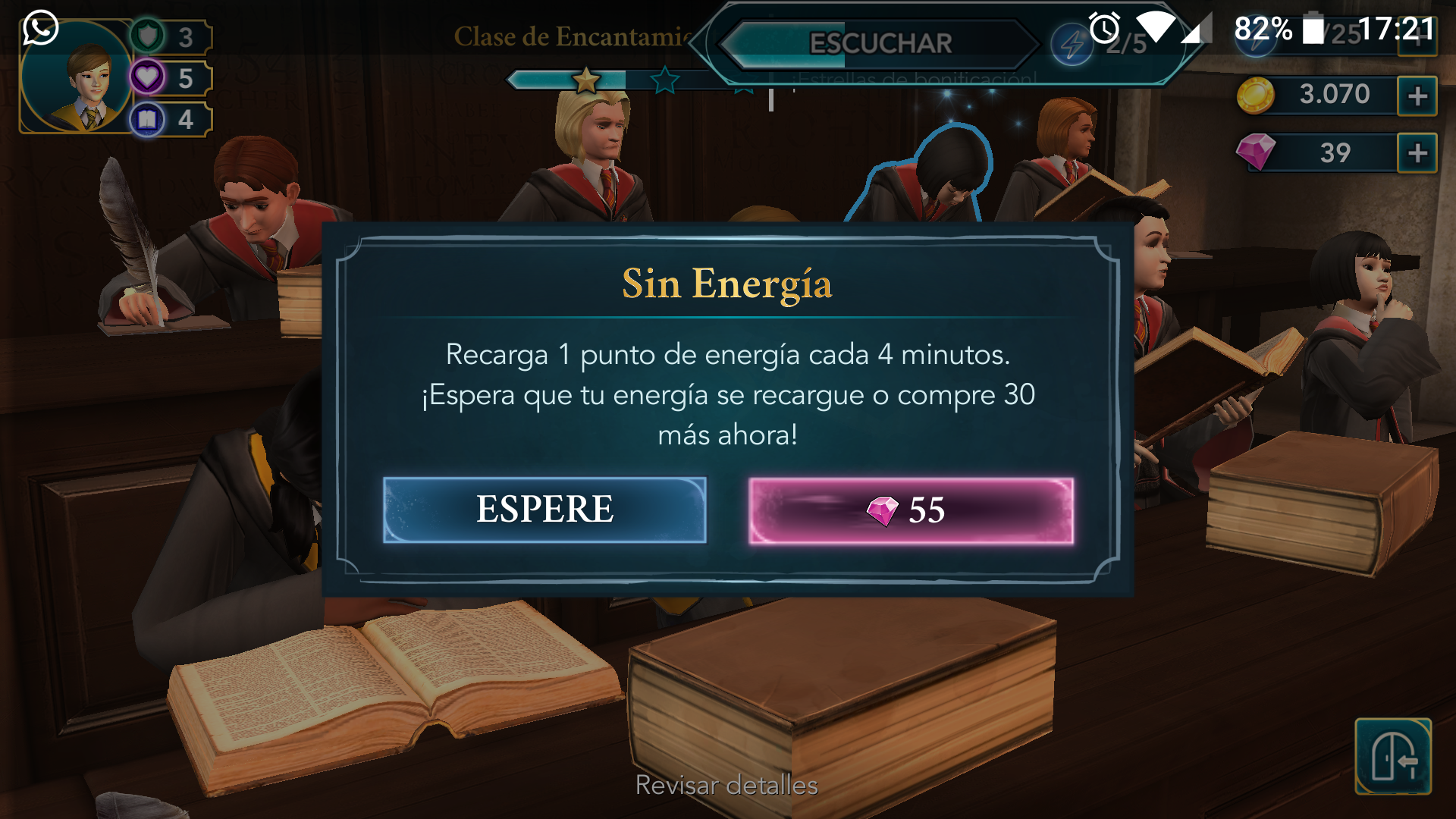Buy energy for 55 gems
This screenshot has width=1456, height=819.
point(911,510)
